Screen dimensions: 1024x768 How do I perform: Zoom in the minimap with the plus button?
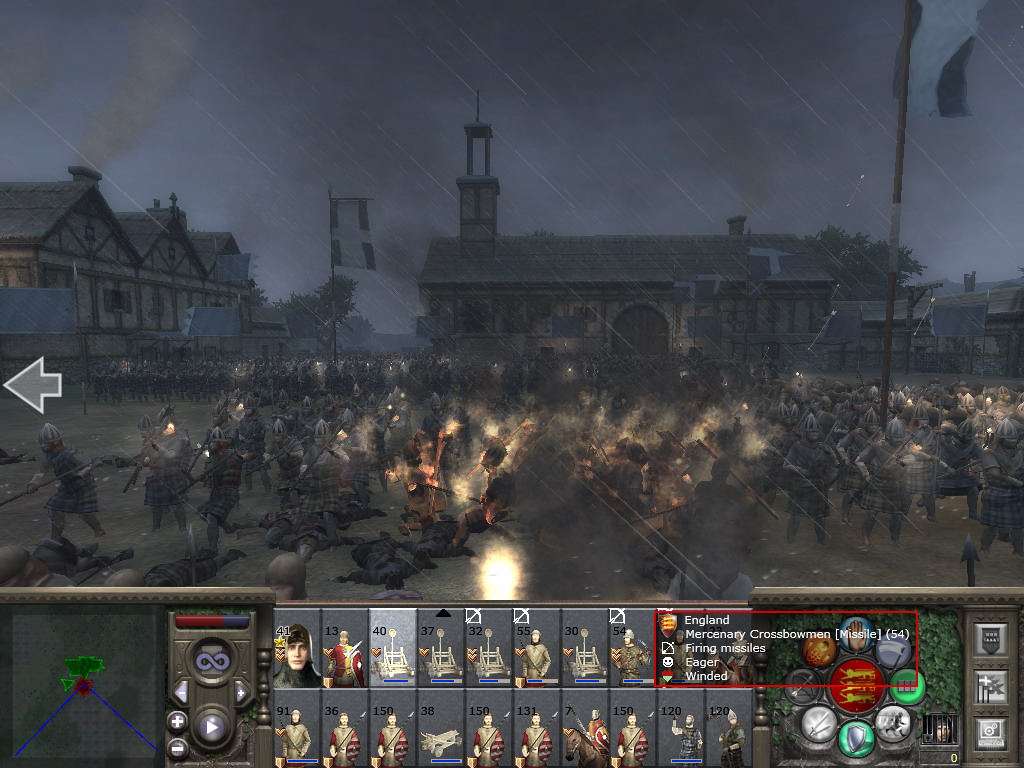tap(177, 721)
